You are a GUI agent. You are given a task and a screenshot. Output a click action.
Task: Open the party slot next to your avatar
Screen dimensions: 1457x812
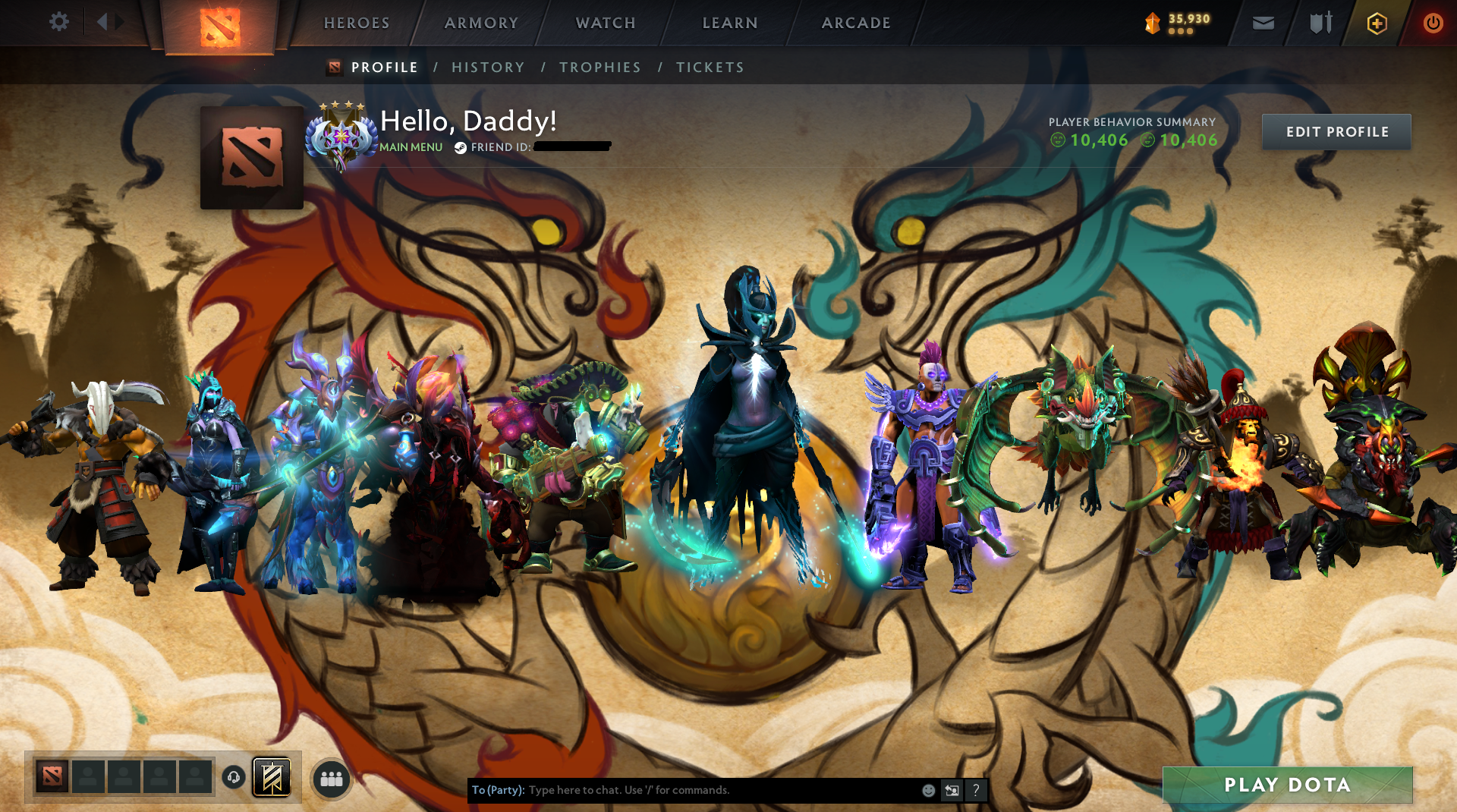[88, 777]
